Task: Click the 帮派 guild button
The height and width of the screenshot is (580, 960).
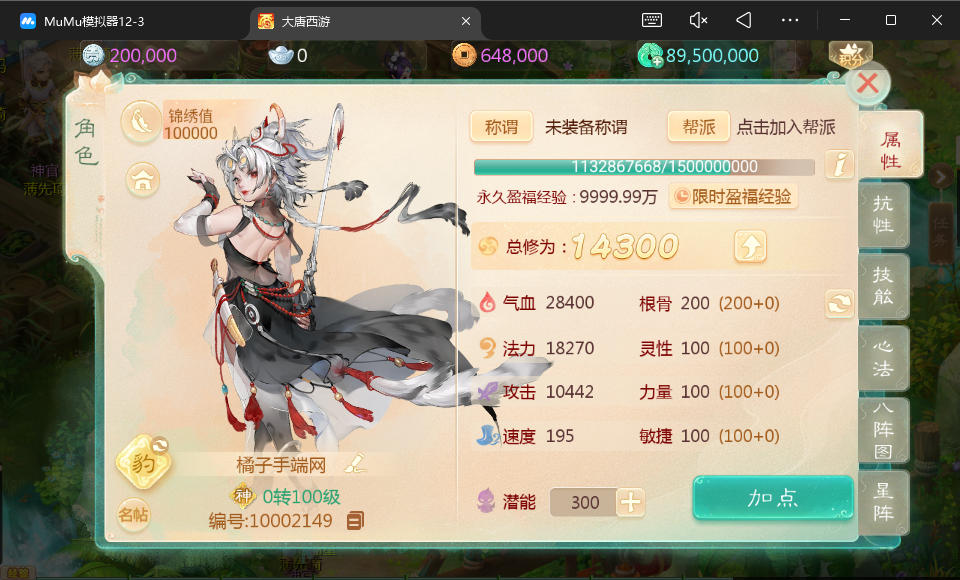Action: (x=699, y=127)
